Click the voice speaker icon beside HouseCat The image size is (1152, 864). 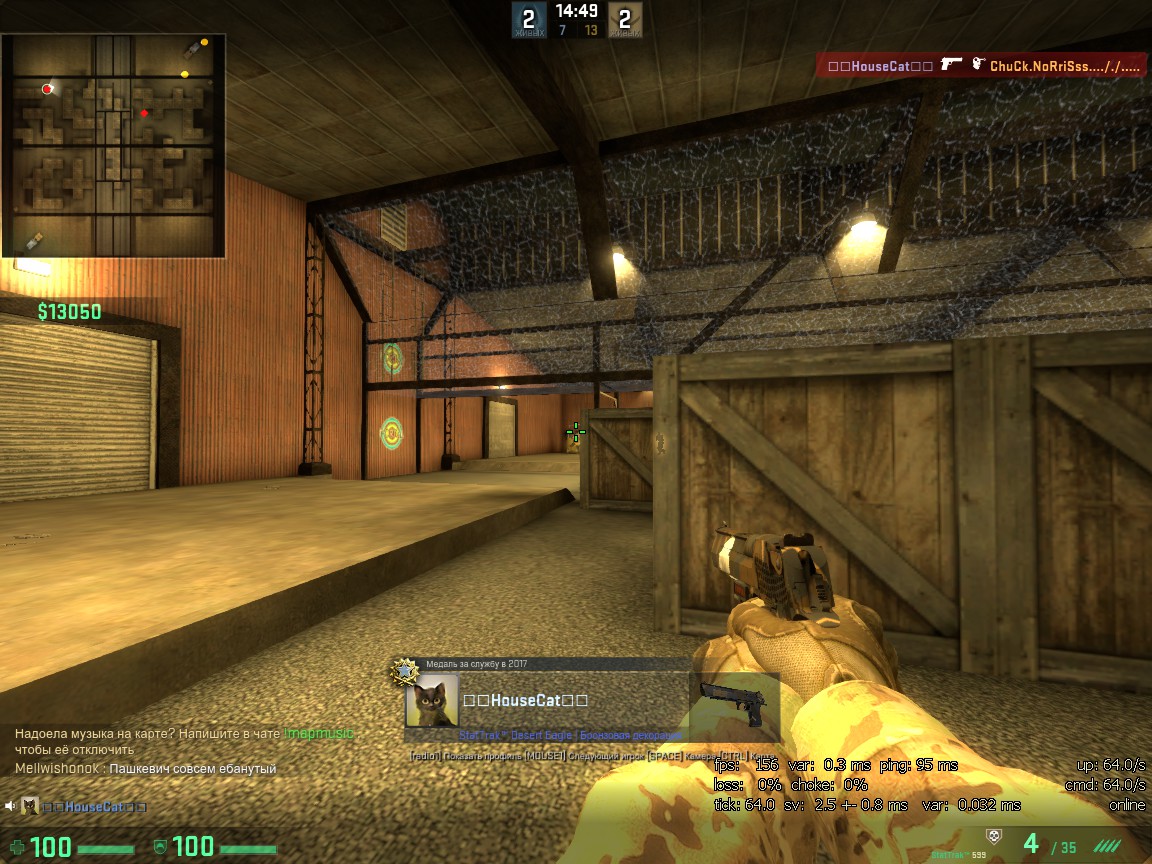tap(10, 807)
